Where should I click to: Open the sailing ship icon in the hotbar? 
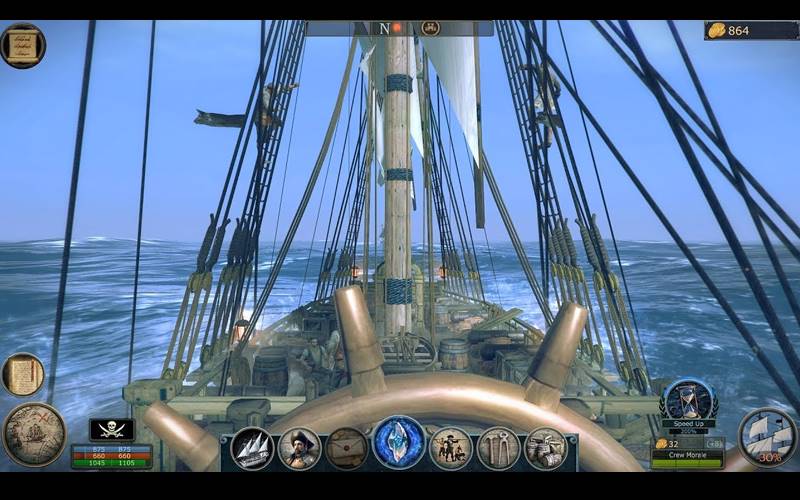click(252, 448)
